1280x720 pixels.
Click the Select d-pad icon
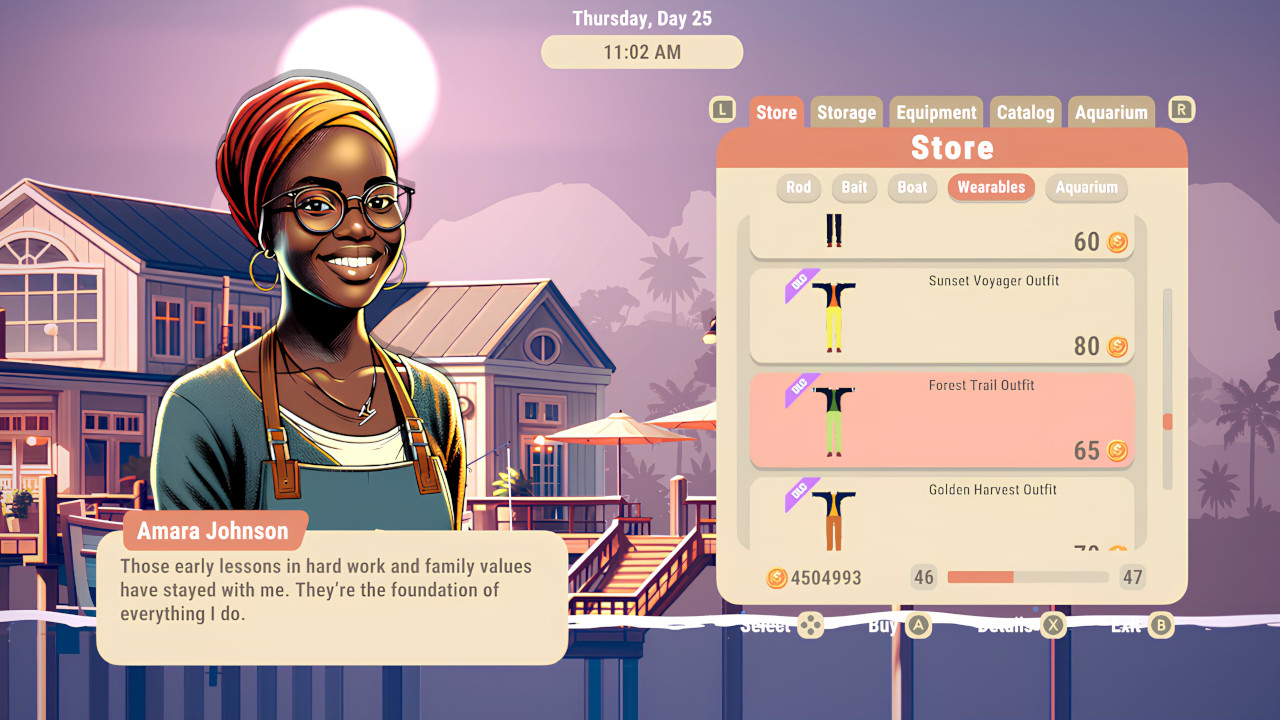(x=809, y=626)
